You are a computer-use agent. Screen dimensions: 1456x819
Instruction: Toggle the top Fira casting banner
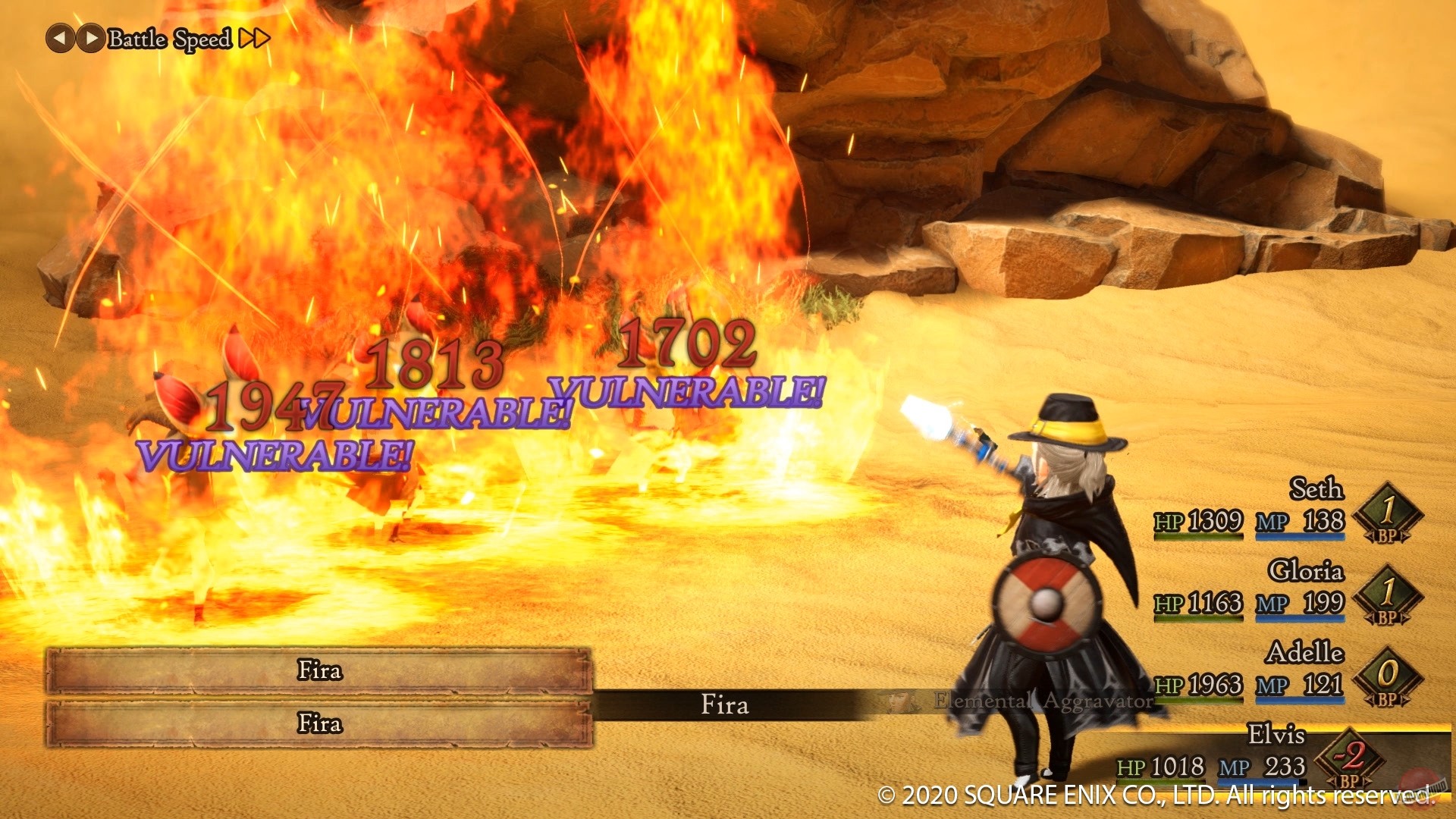318,670
